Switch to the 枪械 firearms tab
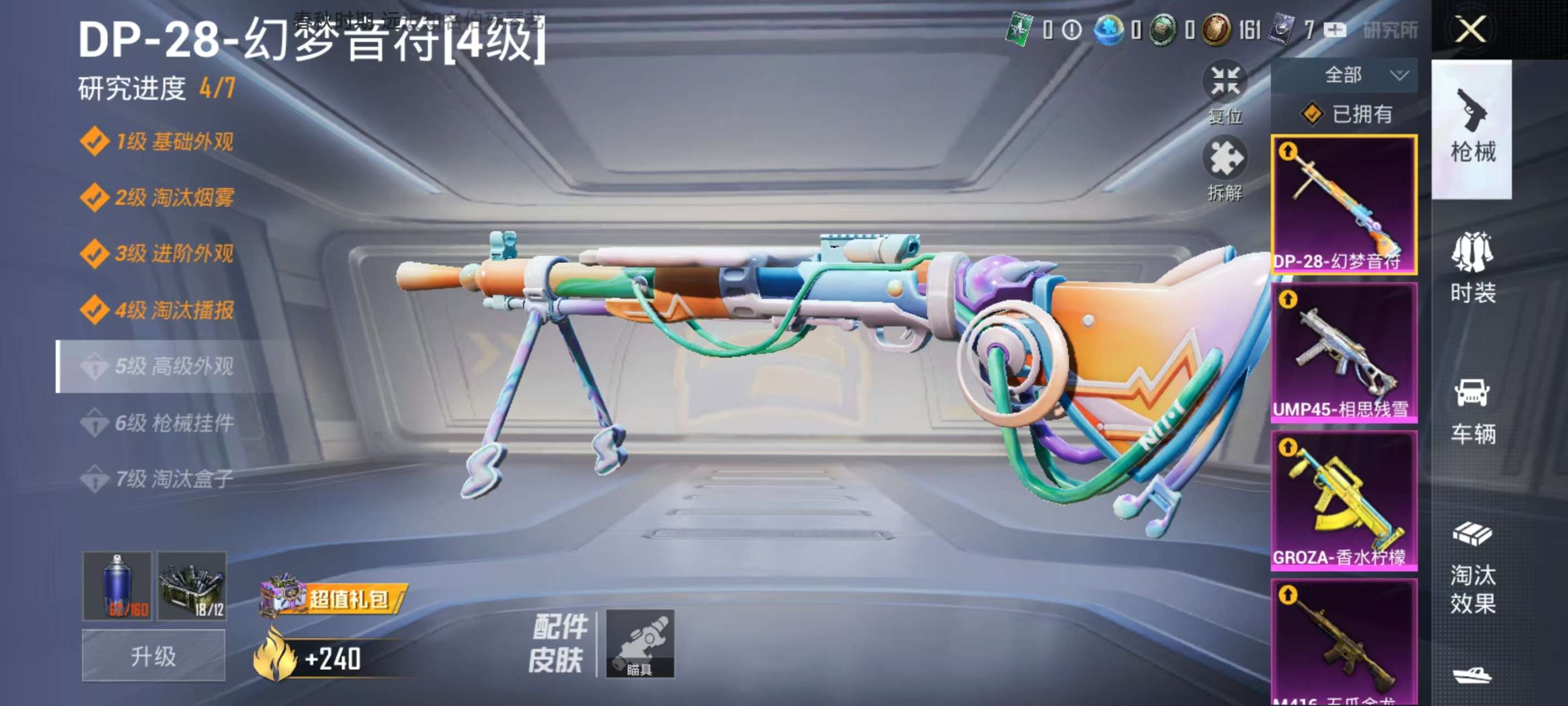1568x706 pixels. point(1472,129)
